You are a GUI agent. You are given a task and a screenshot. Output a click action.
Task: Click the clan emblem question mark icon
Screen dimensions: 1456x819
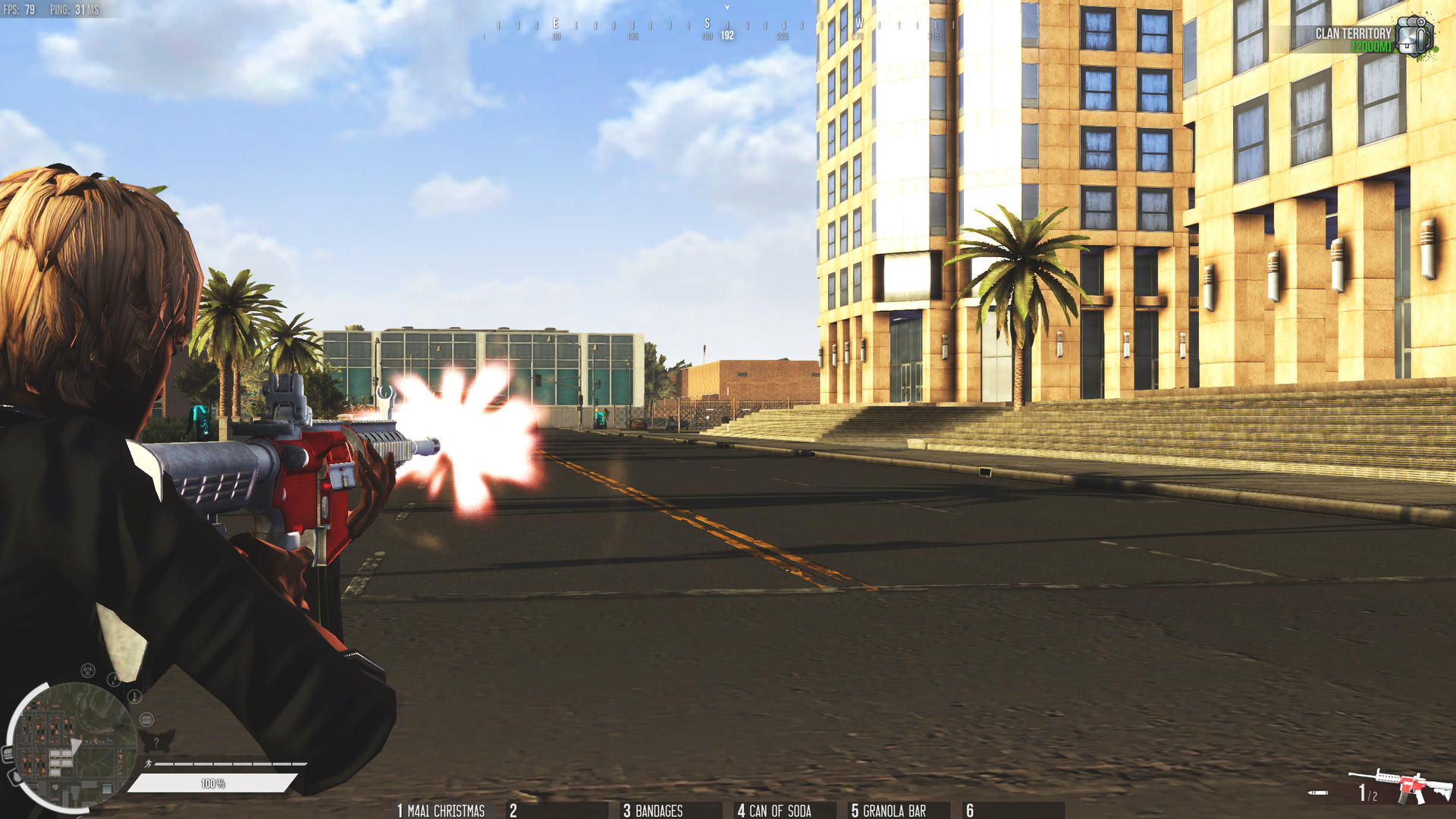point(157,742)
